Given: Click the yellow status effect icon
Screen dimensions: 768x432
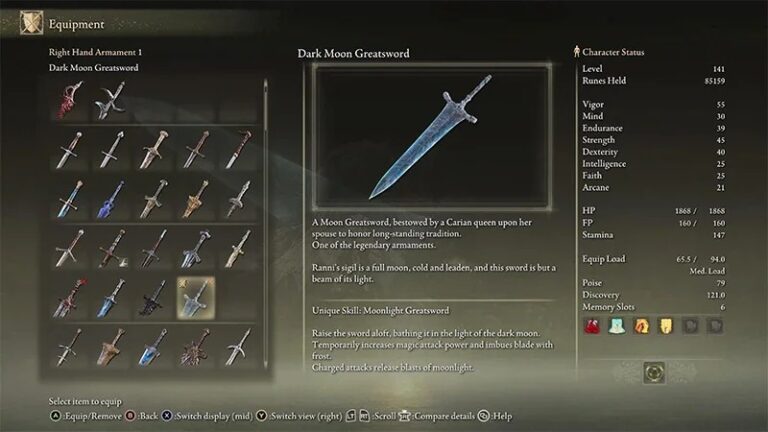Looking at the screenshot, I should coord(665,325).
